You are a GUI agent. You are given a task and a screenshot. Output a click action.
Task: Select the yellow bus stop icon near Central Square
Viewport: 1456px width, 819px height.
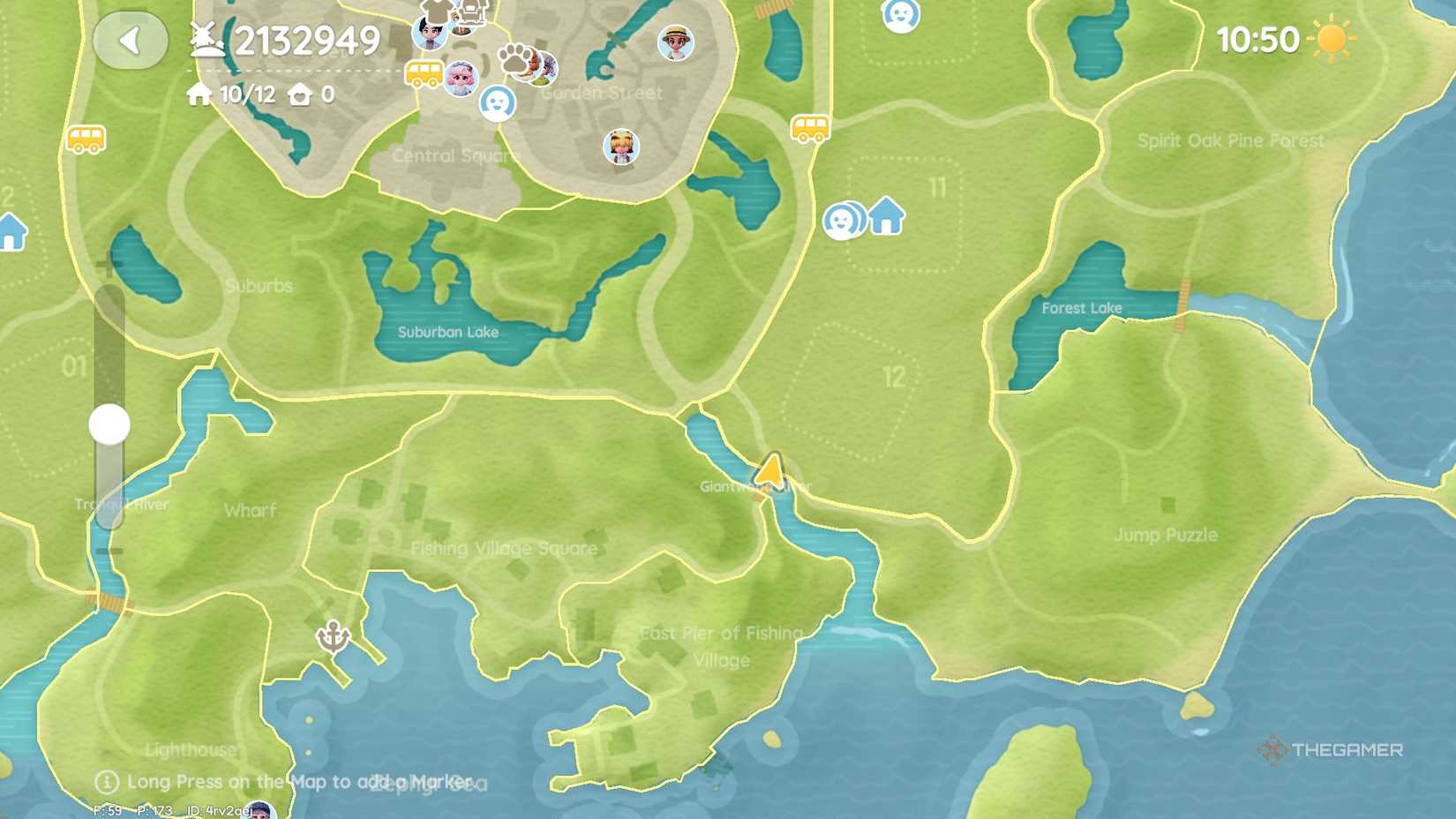point(423,73)
